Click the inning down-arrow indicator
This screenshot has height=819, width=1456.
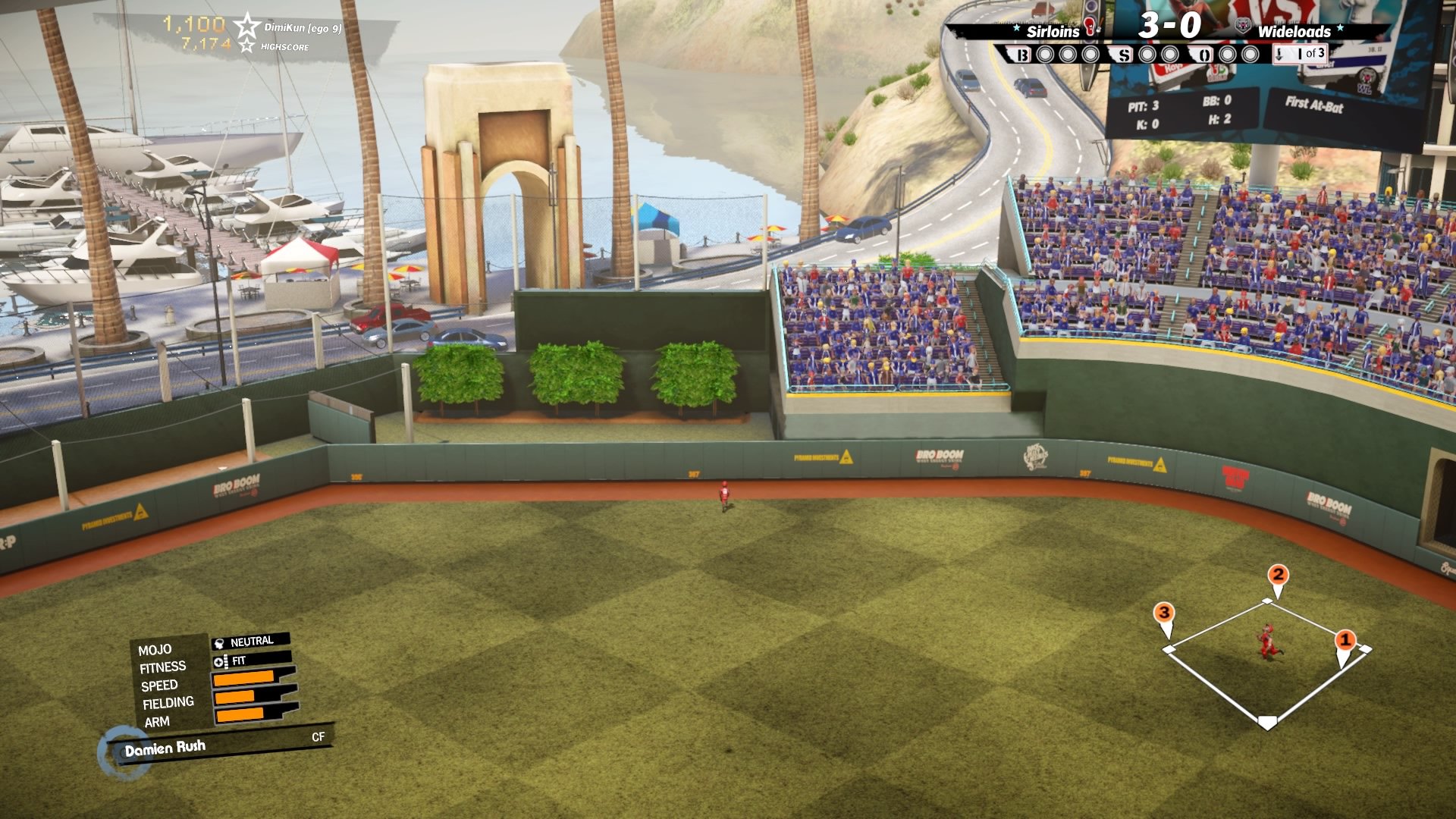click(1279, 55)
